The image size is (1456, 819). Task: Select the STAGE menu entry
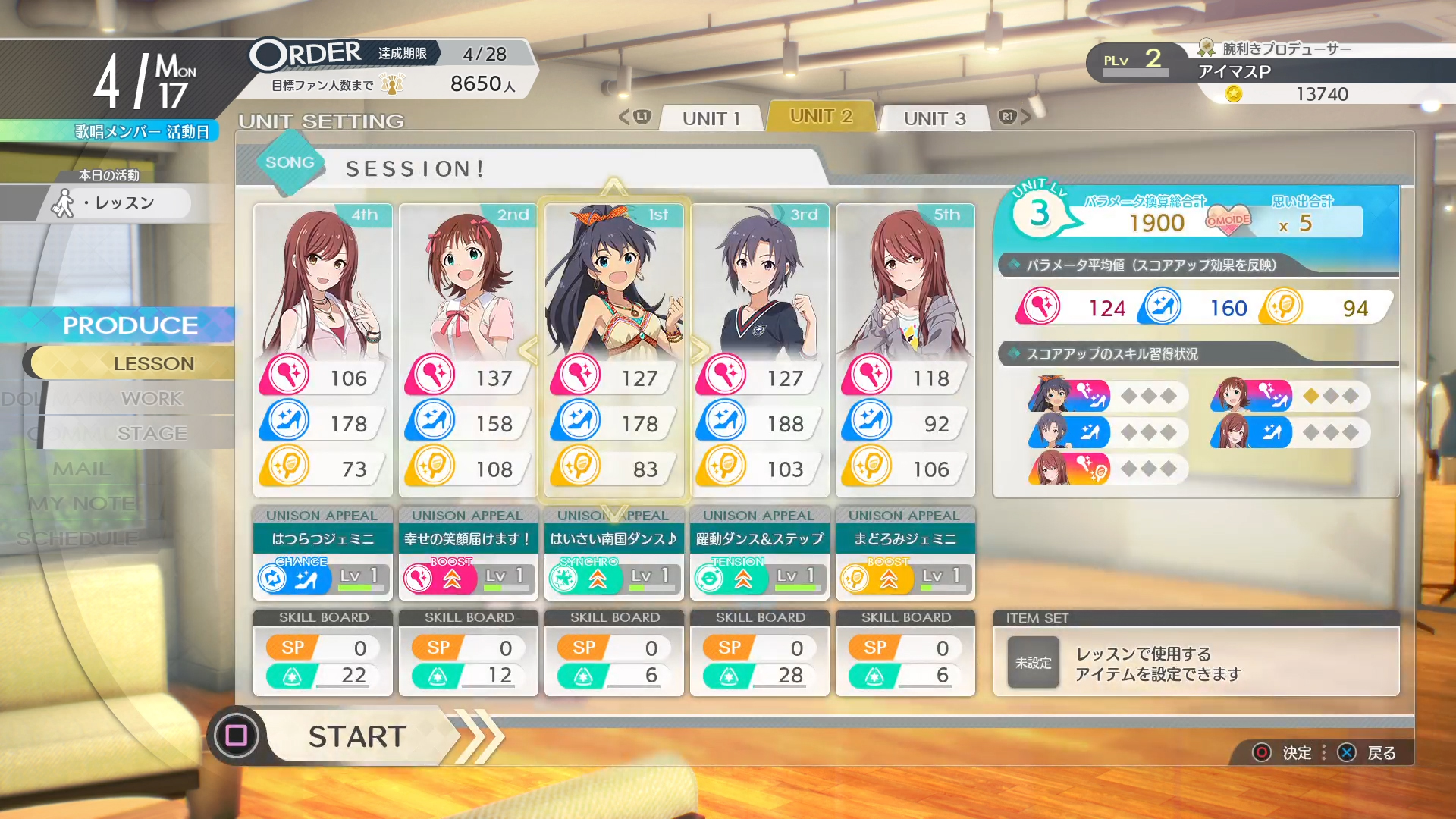(152, 433)
